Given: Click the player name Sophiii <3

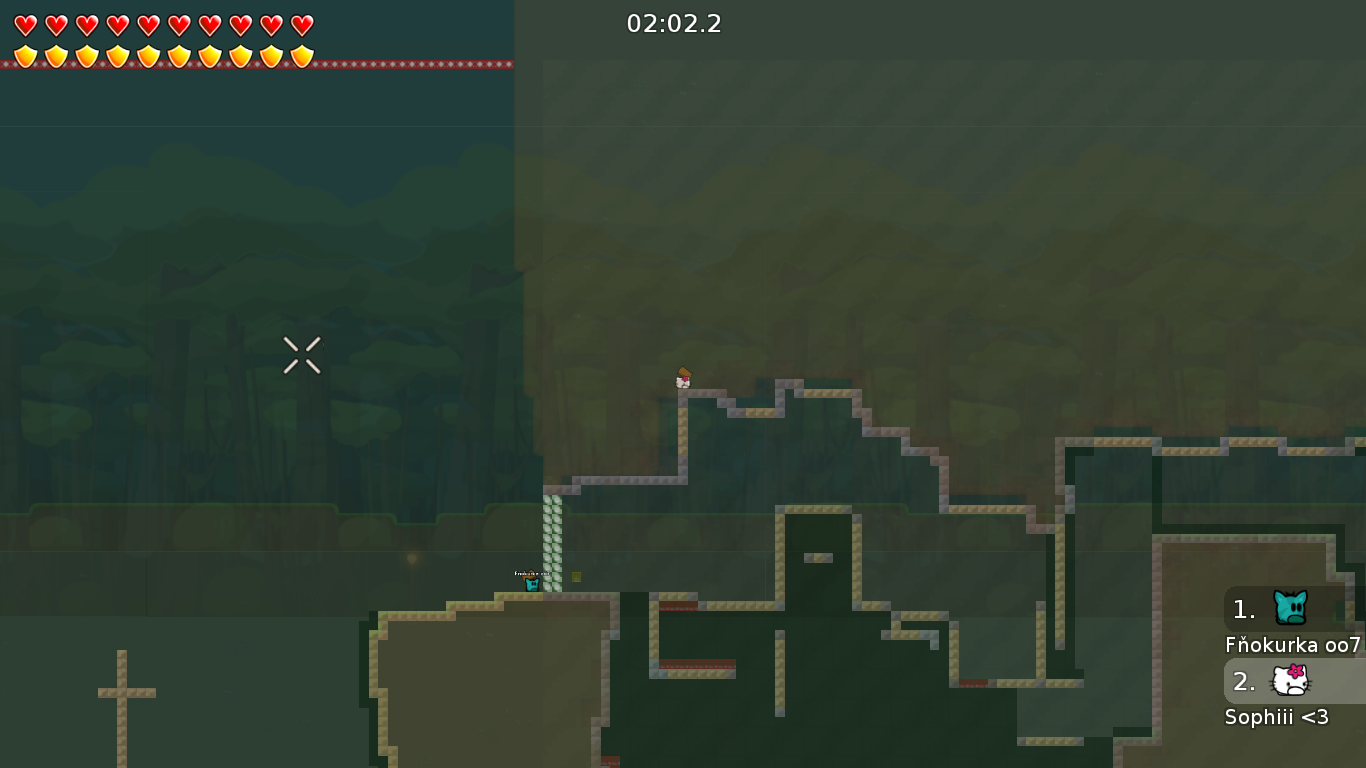Looking at the screenshot, I should 1276,717.
